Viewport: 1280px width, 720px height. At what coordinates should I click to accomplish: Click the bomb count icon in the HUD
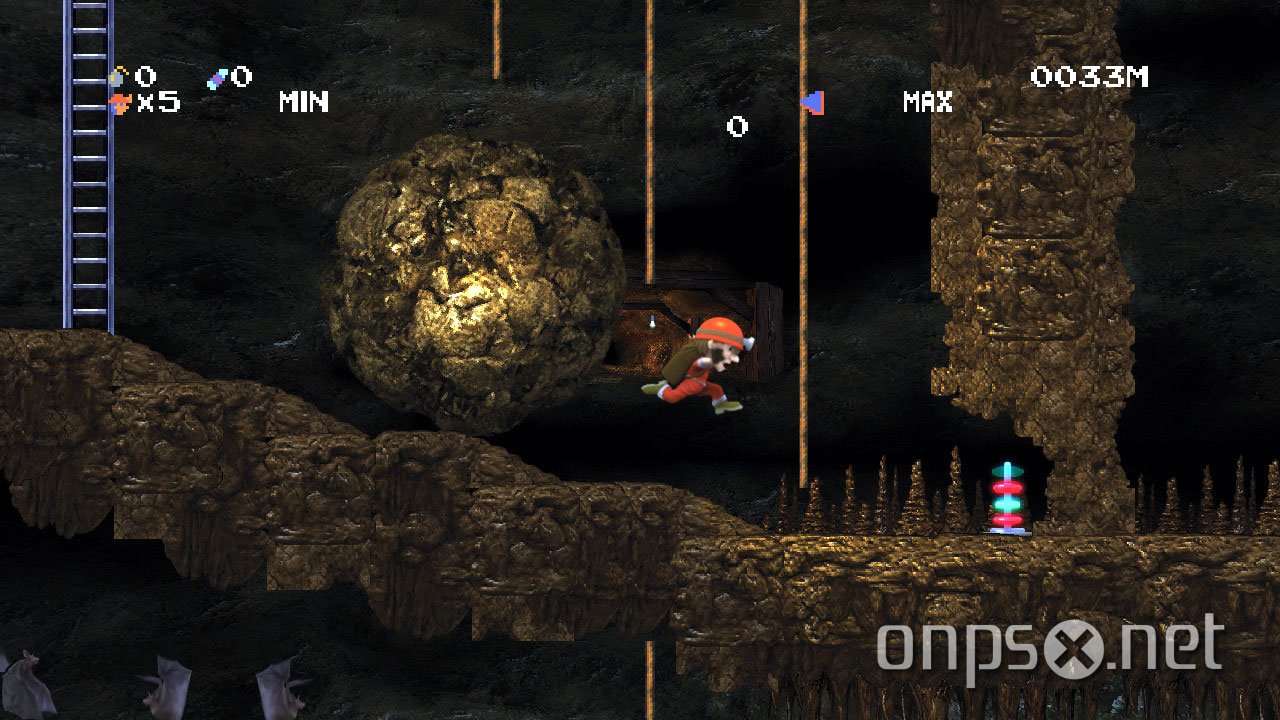[x=116, y=77]
